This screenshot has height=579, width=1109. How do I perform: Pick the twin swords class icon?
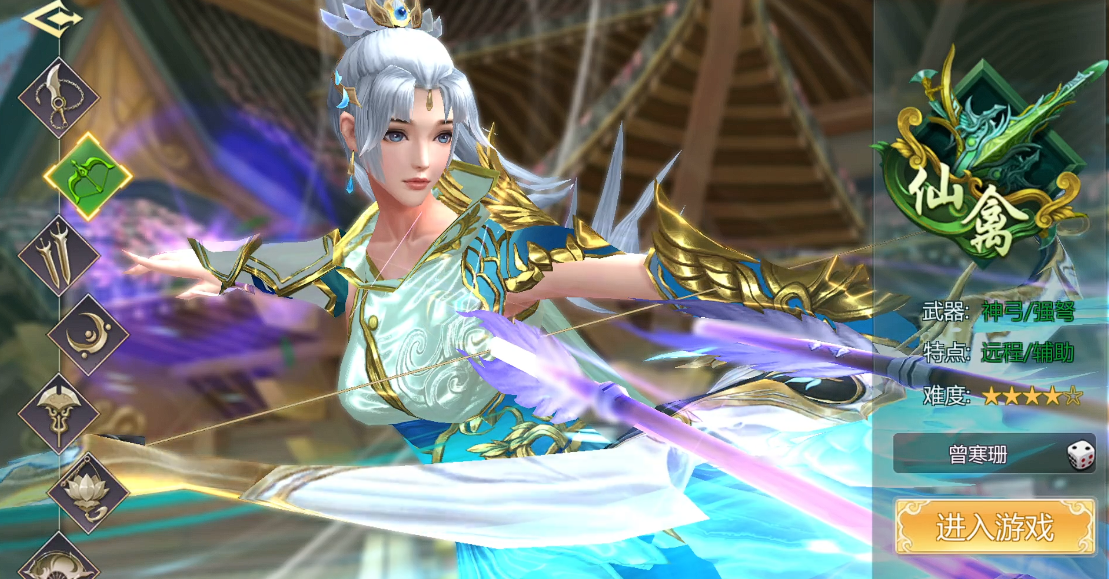[60, 254]
